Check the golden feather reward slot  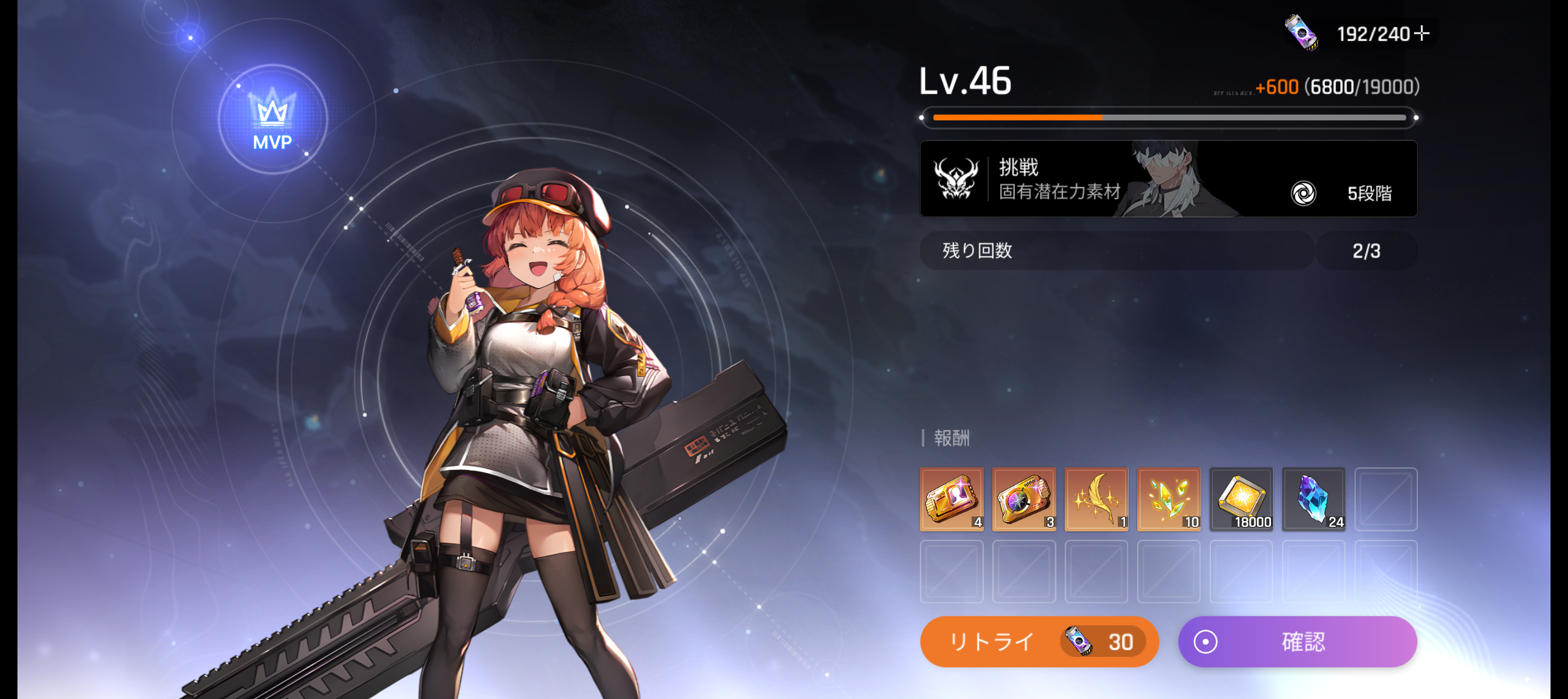pyautogui.click(x=1096, y=499)
